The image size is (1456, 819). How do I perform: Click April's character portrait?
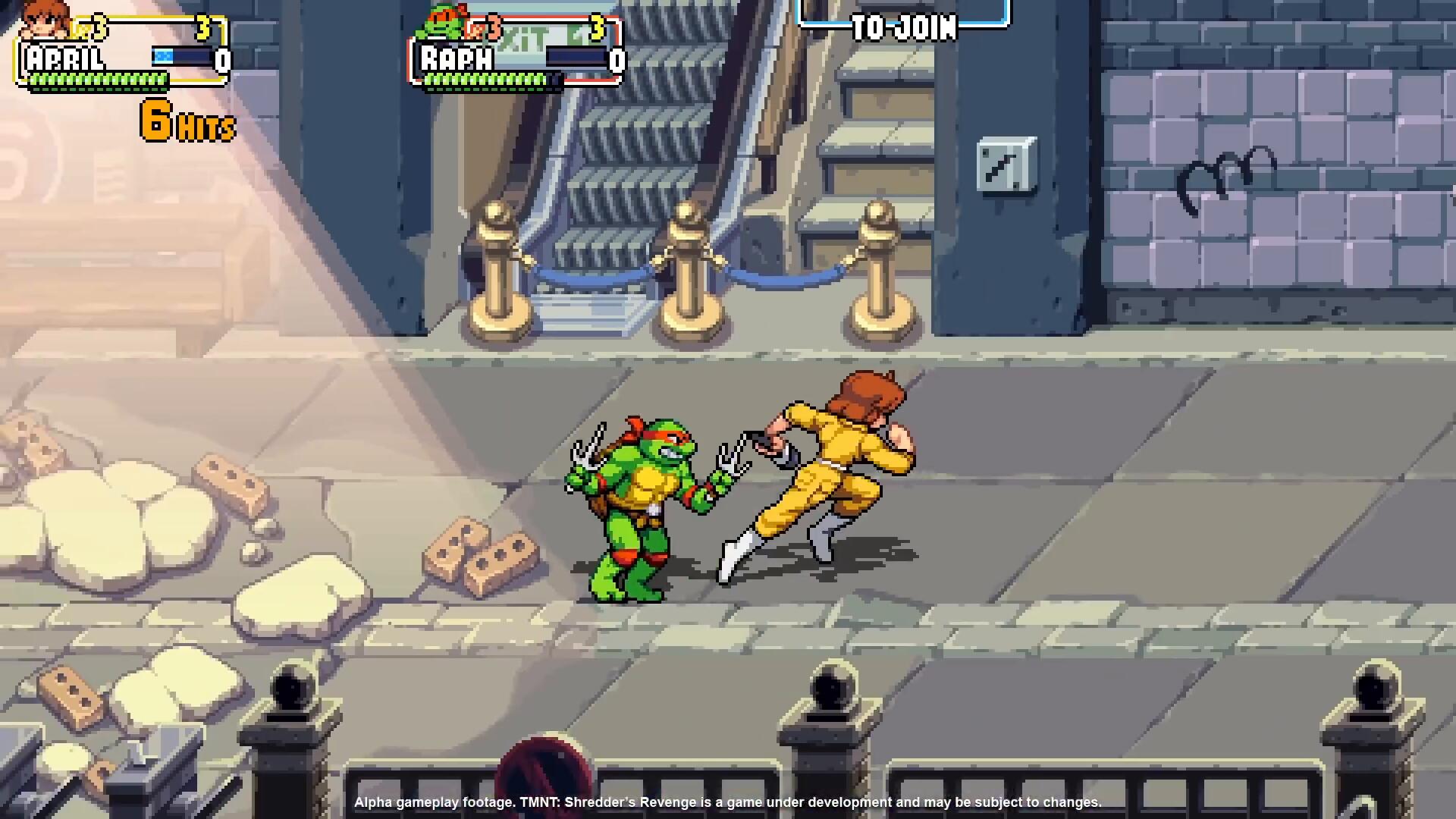click(45, 21)
